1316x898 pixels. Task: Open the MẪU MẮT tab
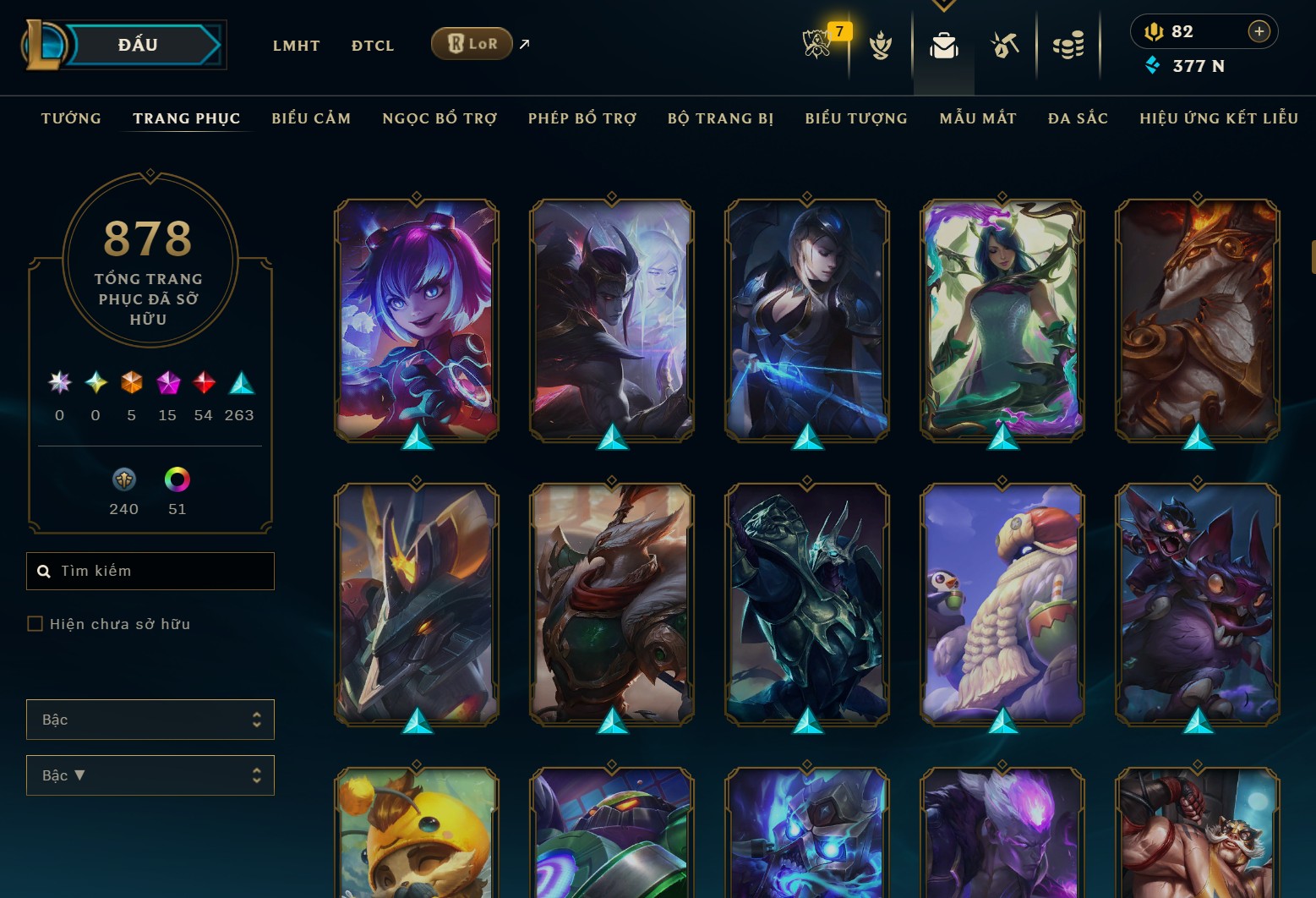(977, 118)
